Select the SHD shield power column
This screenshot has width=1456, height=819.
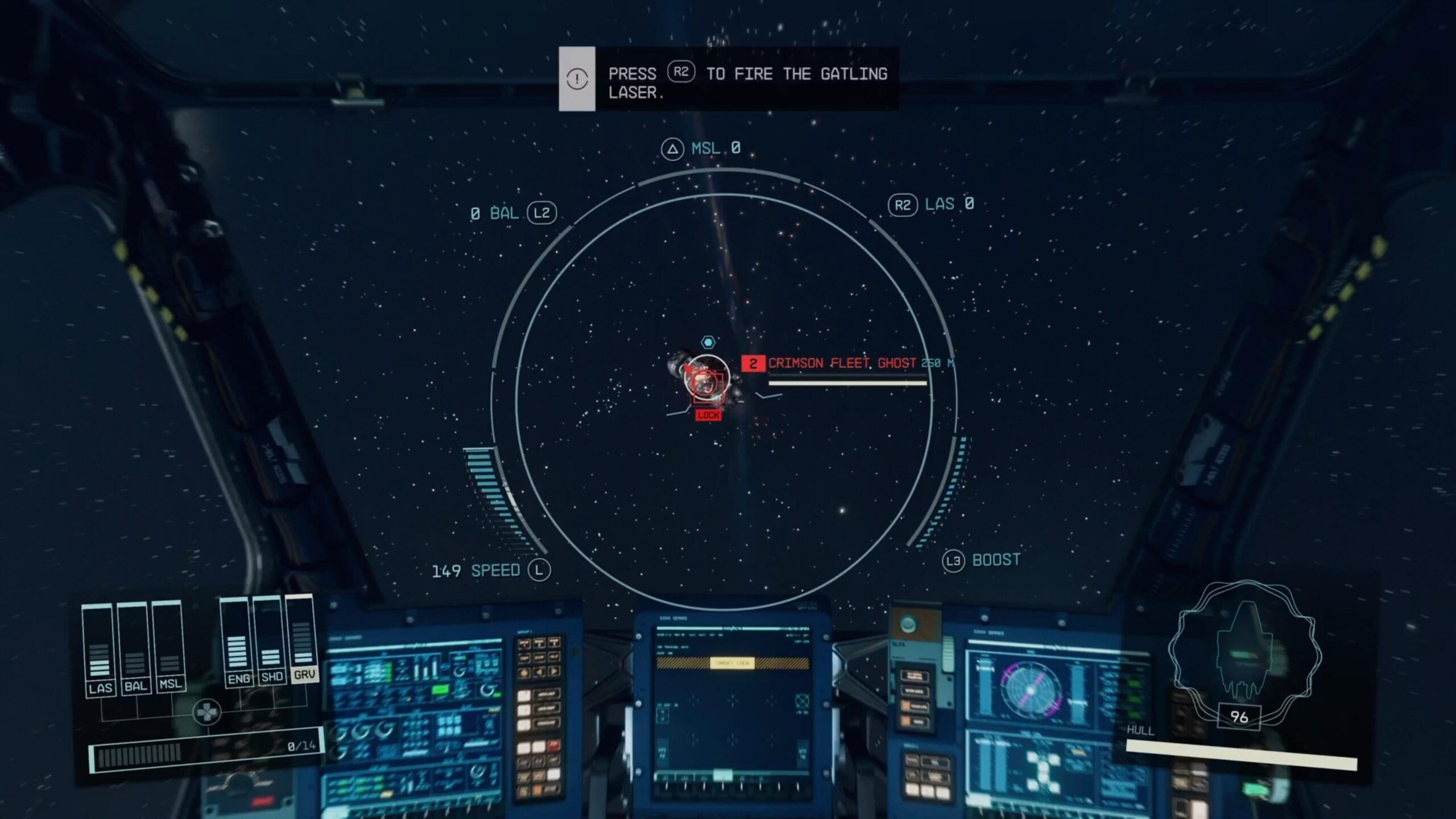click(270, 640)
